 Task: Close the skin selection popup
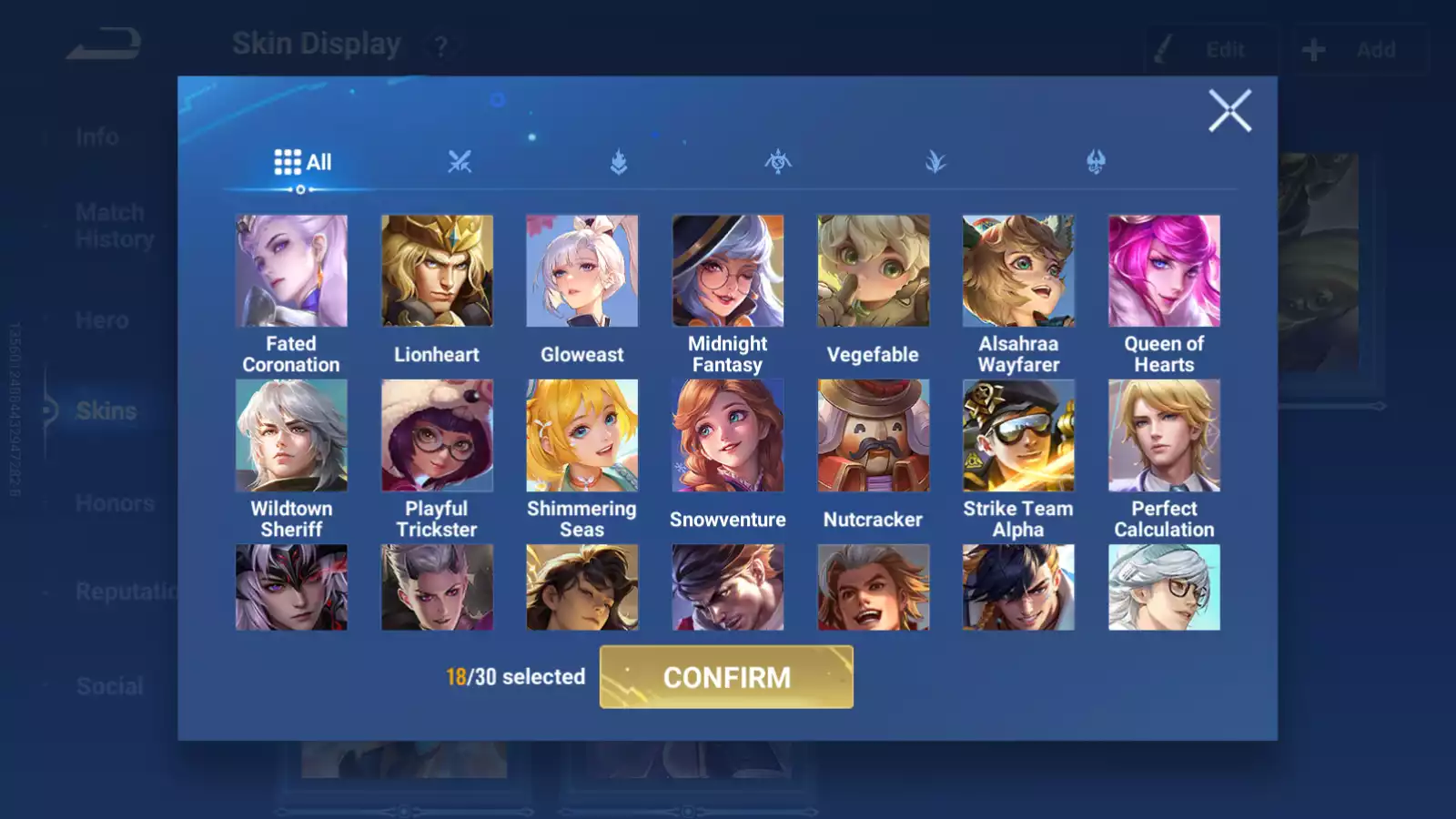1229,111
